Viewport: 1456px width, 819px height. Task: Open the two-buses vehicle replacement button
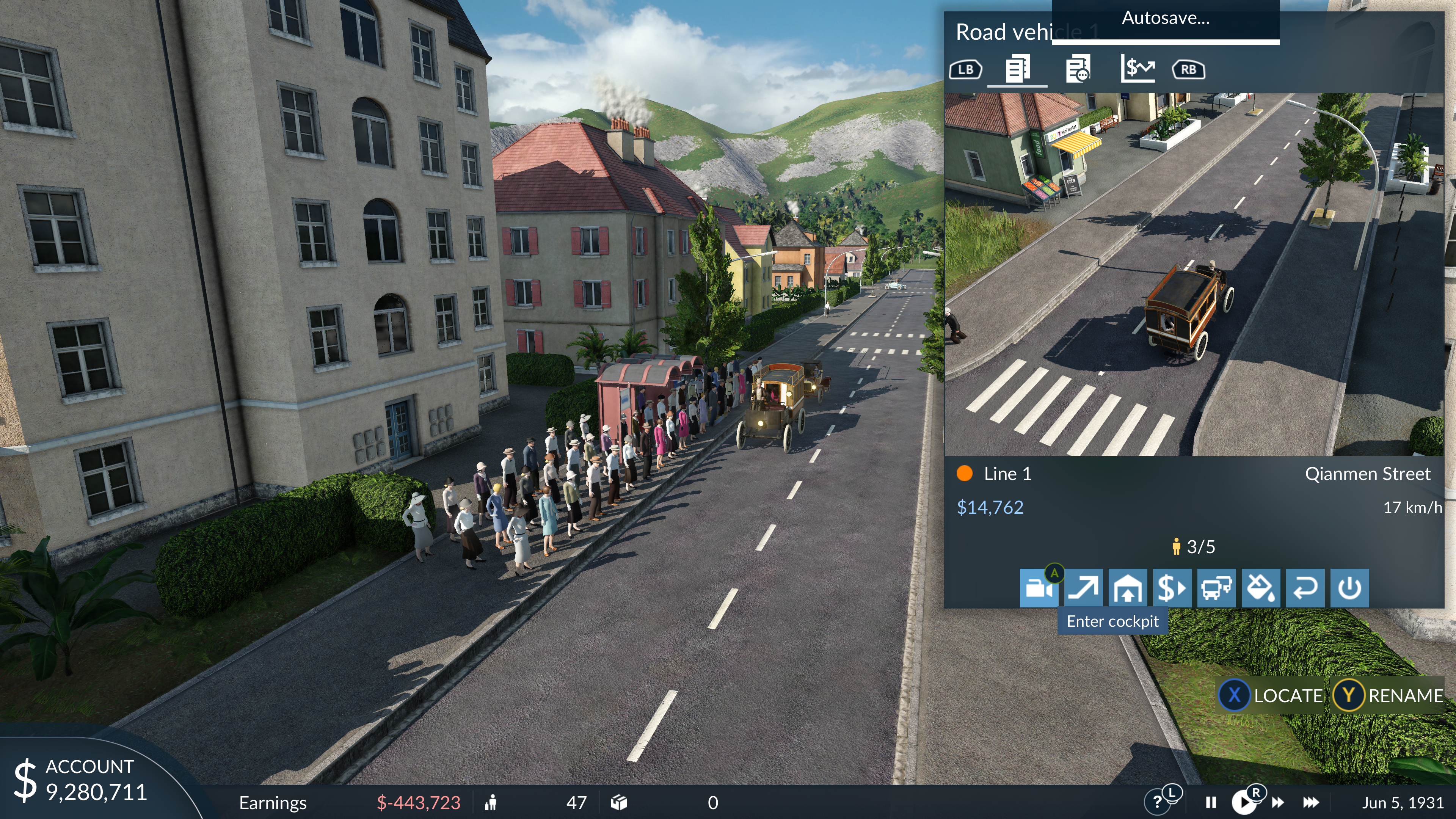point(1216,588)
